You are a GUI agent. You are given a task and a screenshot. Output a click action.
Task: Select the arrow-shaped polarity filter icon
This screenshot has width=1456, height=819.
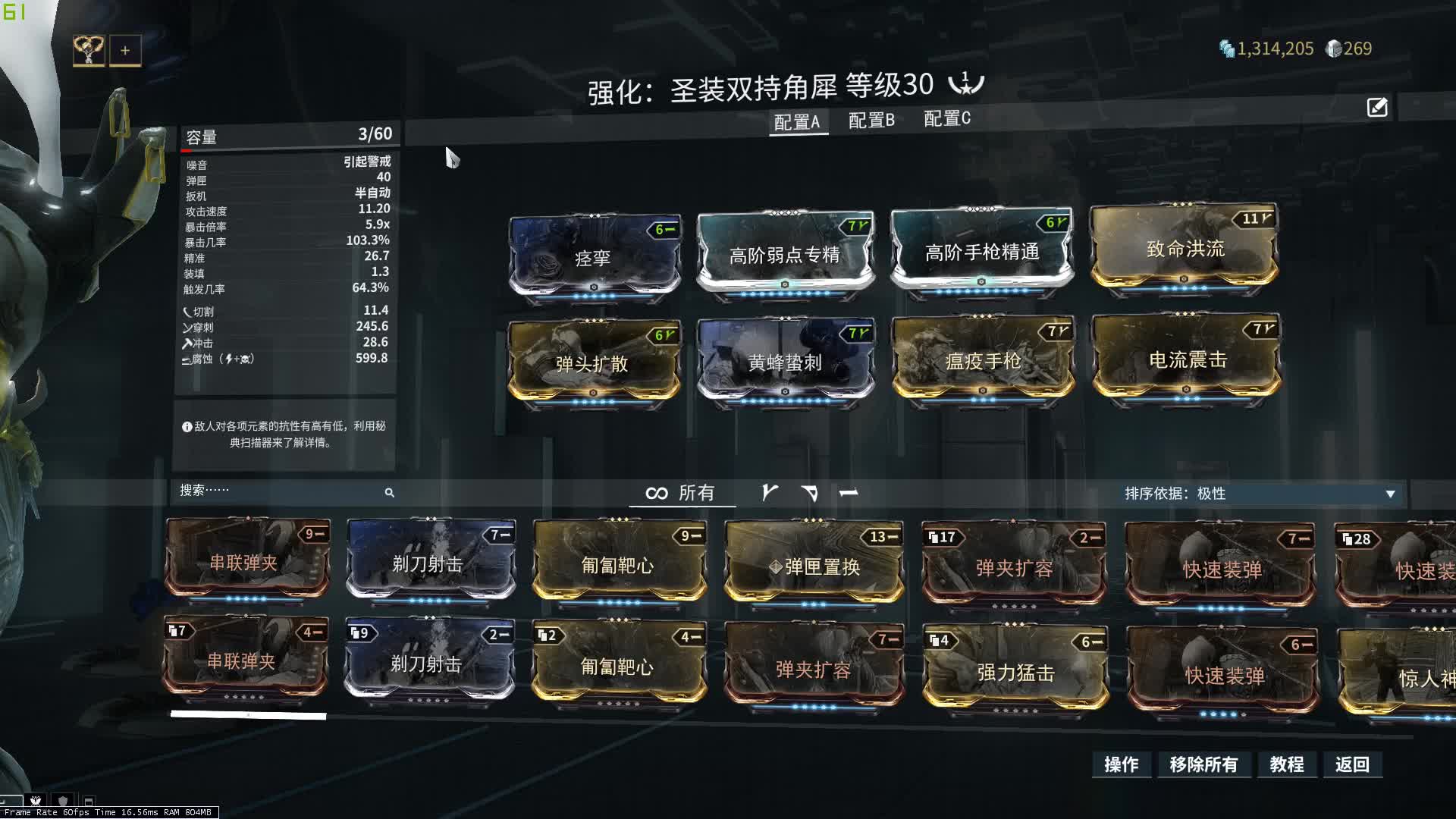click(811, 493)
